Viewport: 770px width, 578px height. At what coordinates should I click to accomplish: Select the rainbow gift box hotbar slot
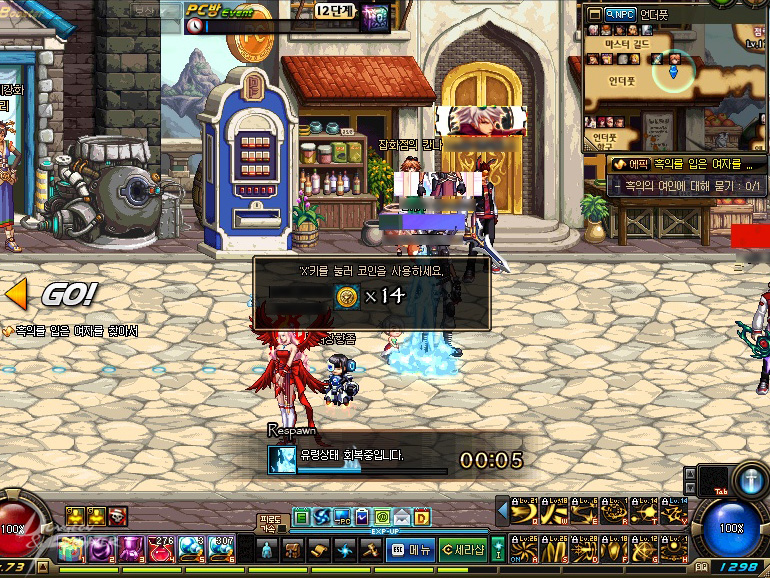(x=72, y=549)
